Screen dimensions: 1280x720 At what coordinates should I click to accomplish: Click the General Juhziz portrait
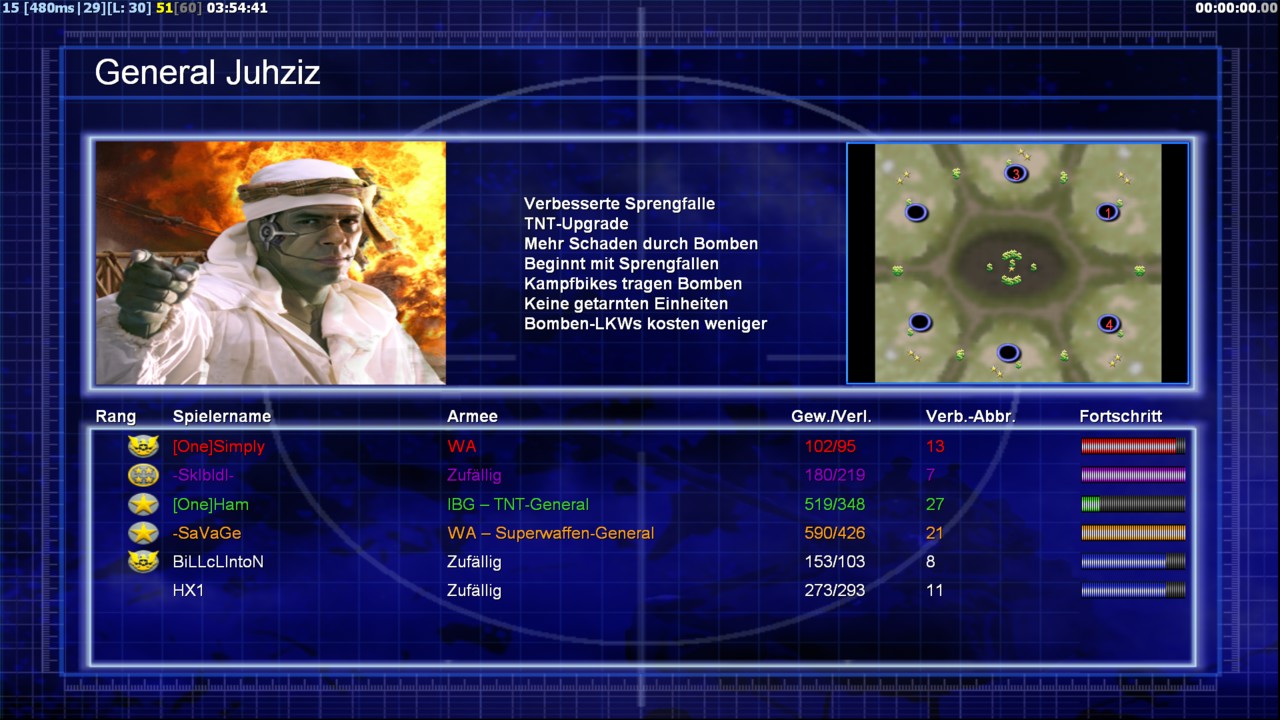pos(271,263)
